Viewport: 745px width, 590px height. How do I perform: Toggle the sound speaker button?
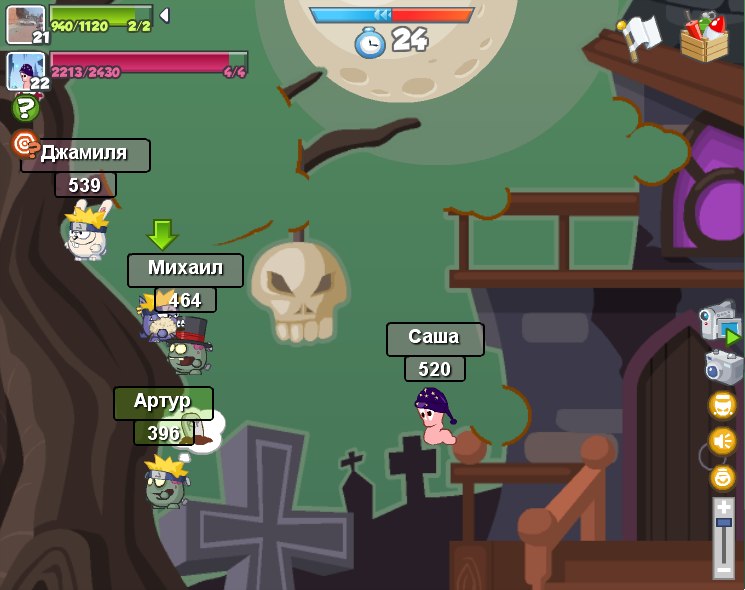pyautogui.click(x=722, y=441)
